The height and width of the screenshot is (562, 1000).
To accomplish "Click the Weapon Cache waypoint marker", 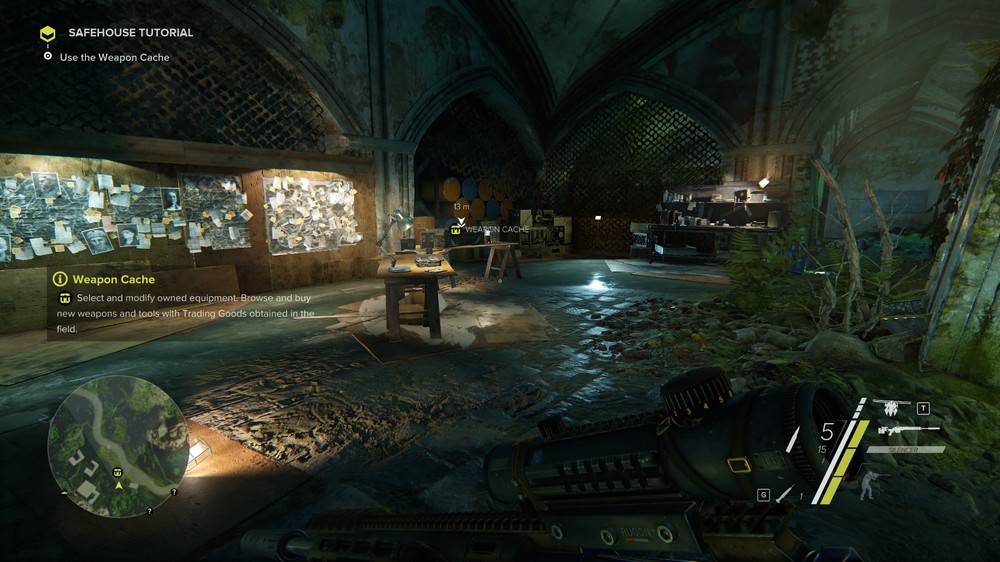I will point(457,229).
